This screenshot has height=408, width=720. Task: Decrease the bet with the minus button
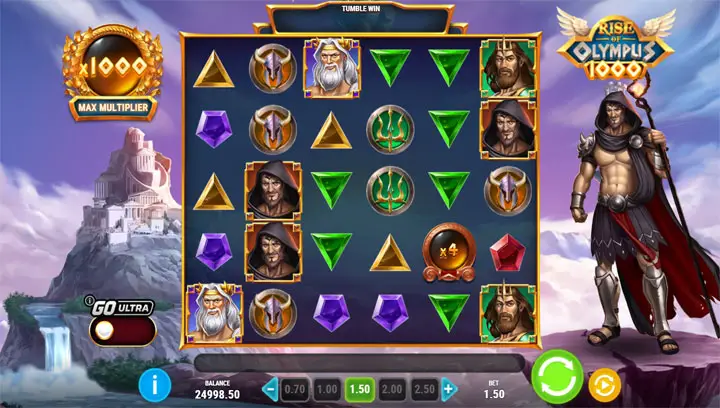point(270,389)
